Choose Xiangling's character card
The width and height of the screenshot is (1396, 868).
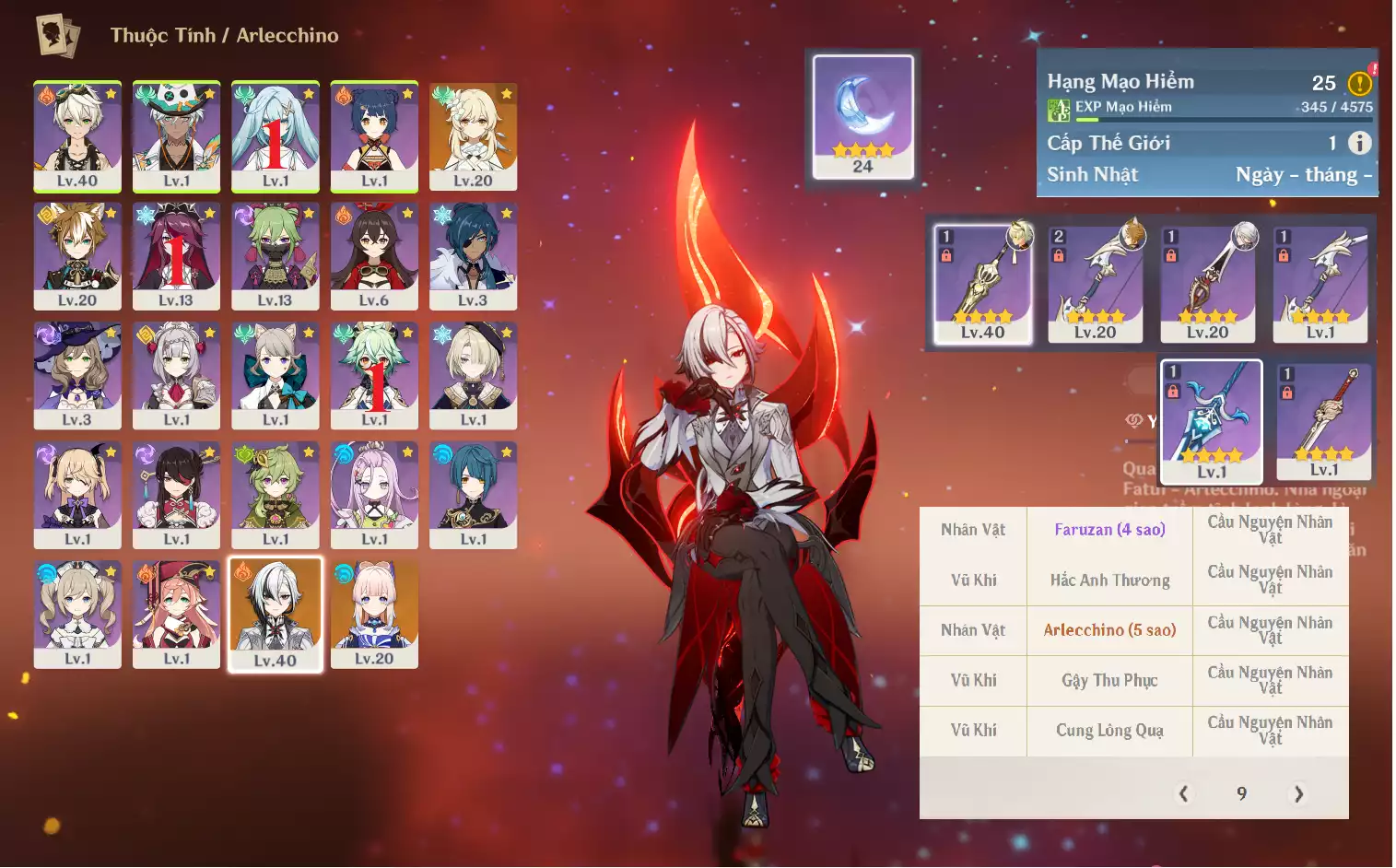click(x=374, y=136)
